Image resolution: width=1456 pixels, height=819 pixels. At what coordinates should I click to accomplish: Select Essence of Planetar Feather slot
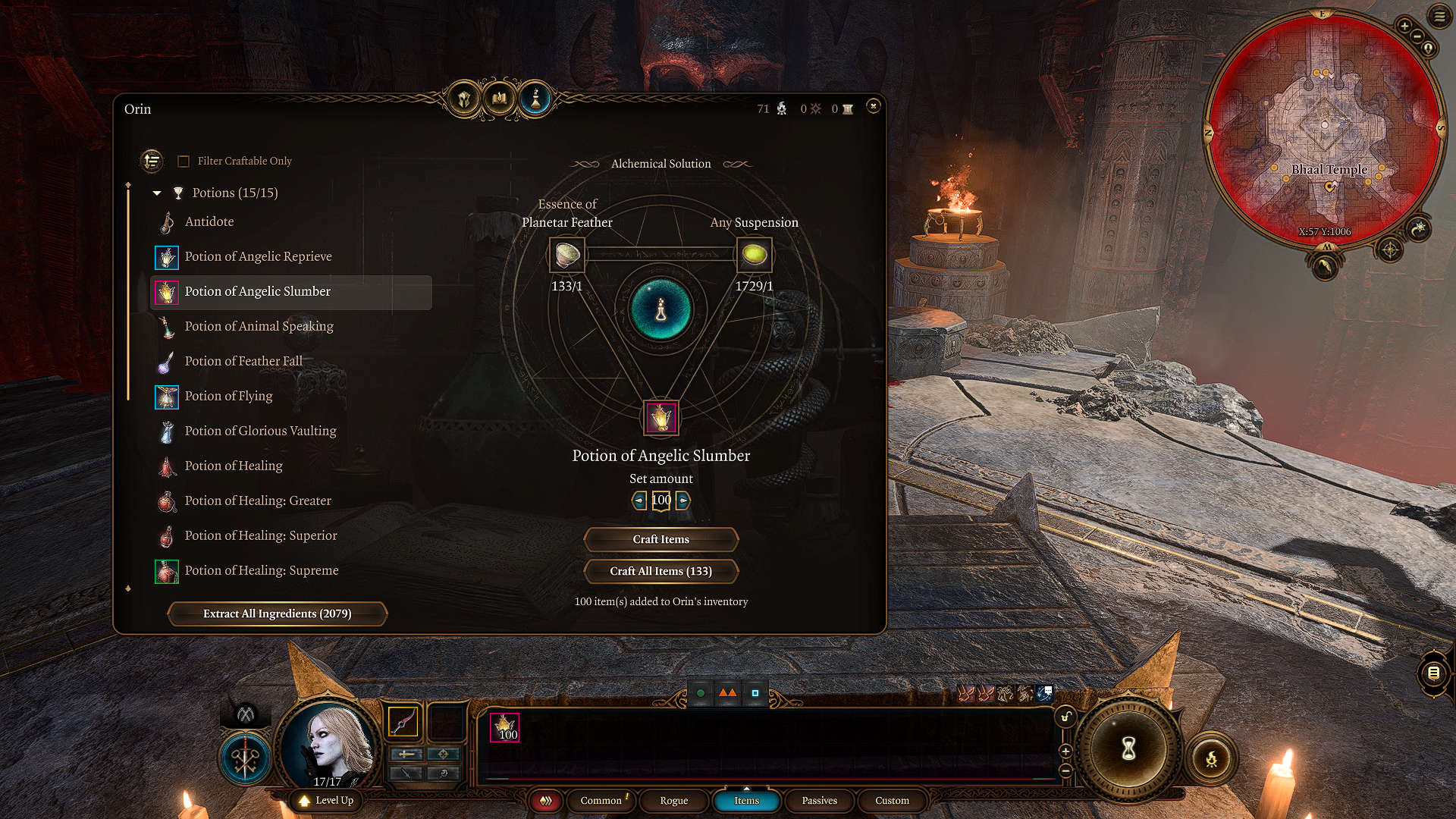click(566, 255)
